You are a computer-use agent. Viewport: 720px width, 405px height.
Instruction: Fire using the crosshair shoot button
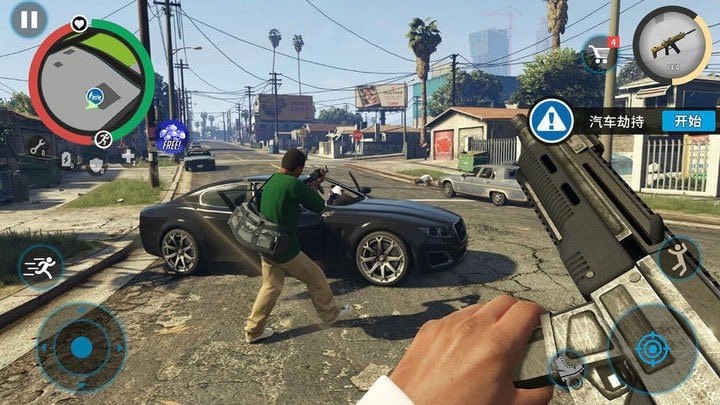tap(653, 348)
